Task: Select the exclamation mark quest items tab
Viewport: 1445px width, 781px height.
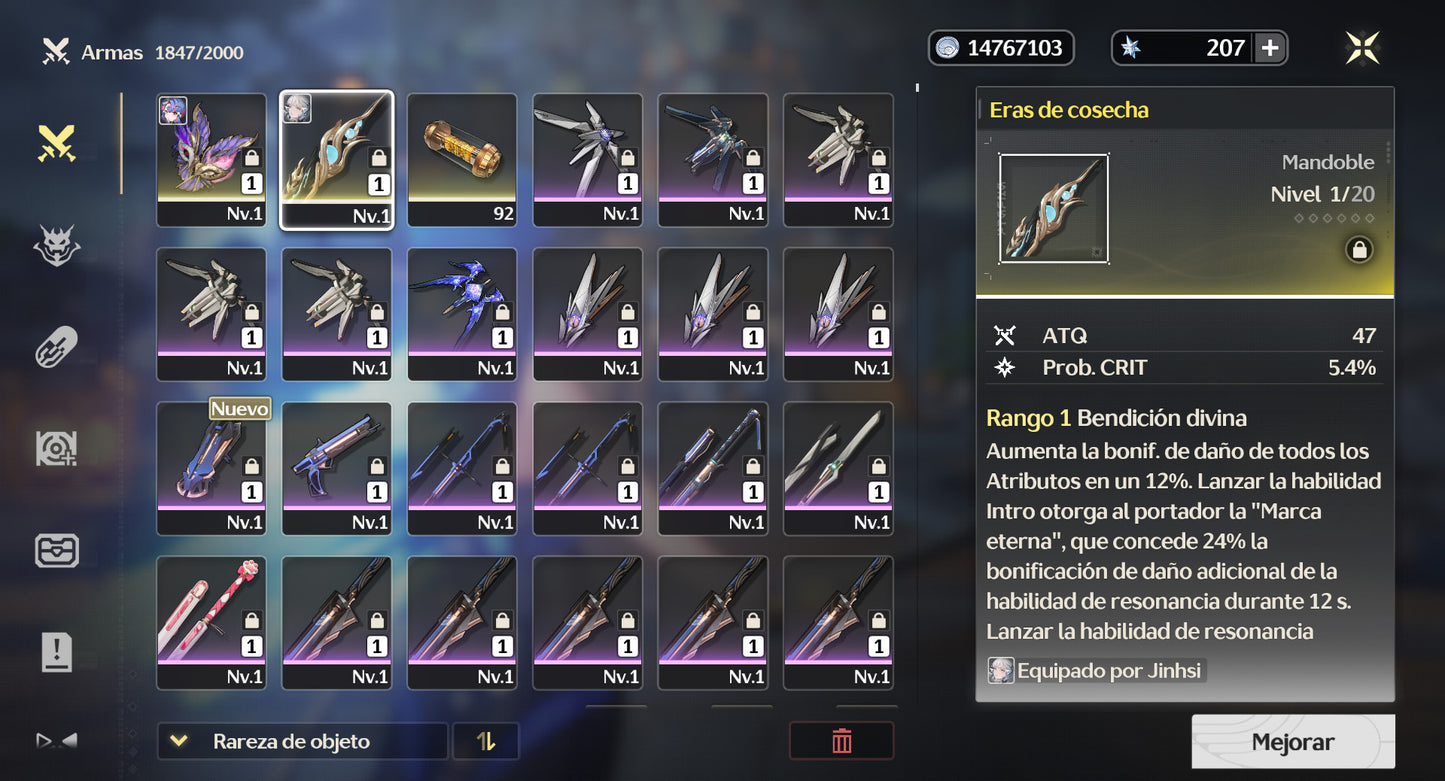Action: click(57, 653)
